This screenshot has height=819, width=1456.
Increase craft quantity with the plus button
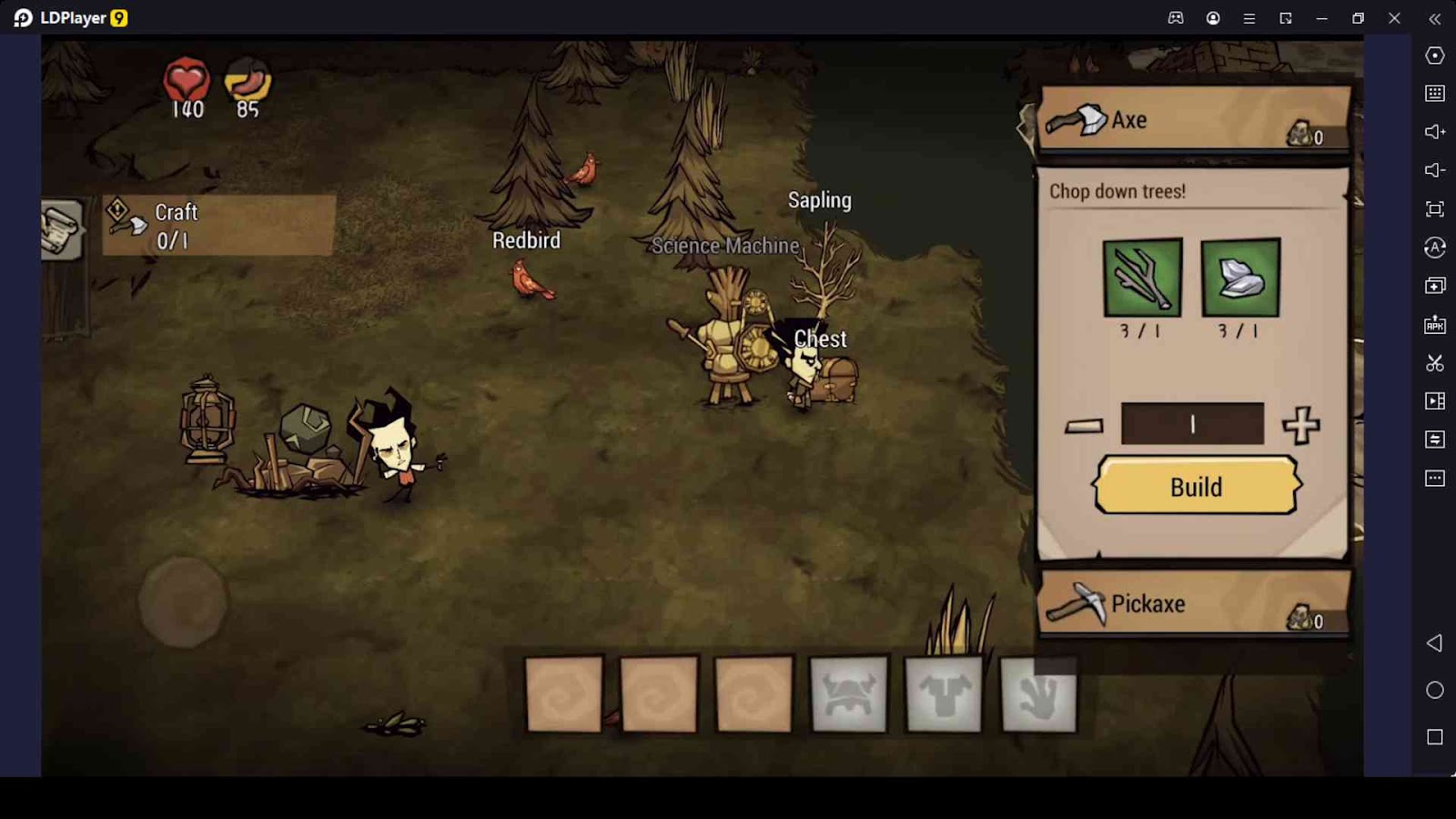1300,425
